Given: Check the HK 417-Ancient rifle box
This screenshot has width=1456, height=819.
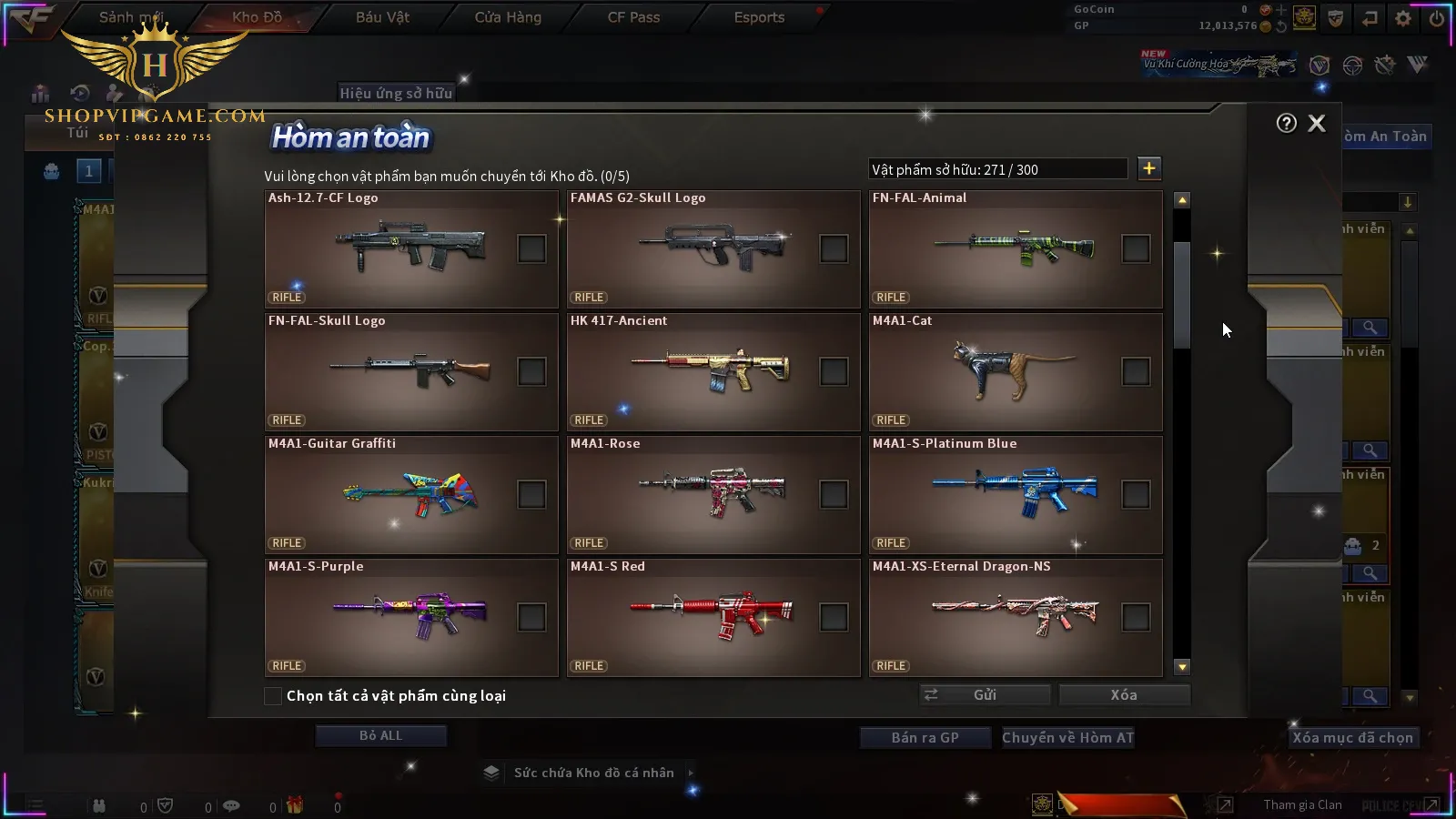Looking at the screenshot, I should pos(834,371).
